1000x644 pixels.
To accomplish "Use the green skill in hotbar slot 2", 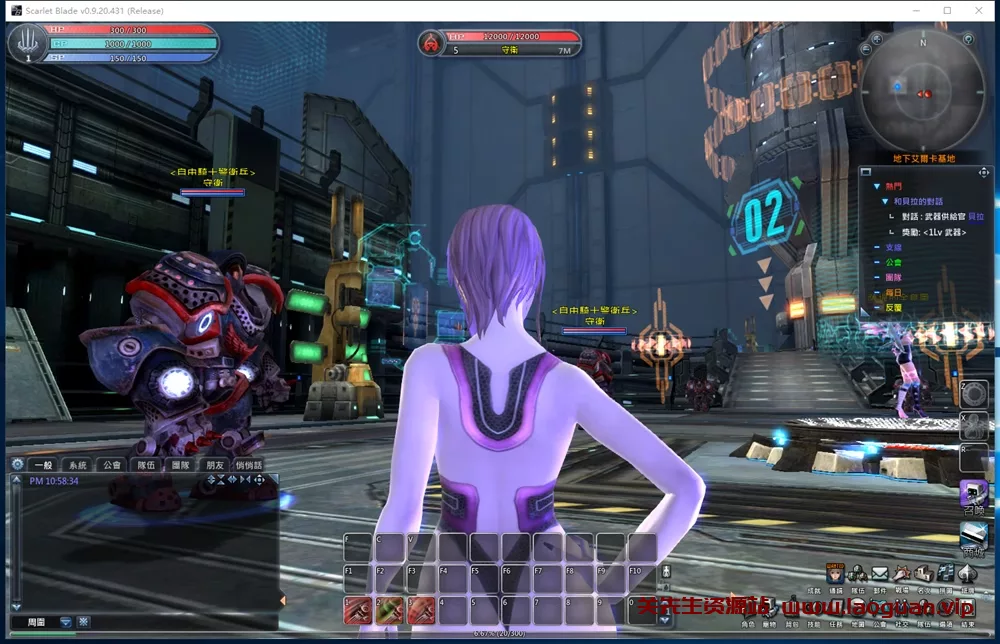I will 389,609.
